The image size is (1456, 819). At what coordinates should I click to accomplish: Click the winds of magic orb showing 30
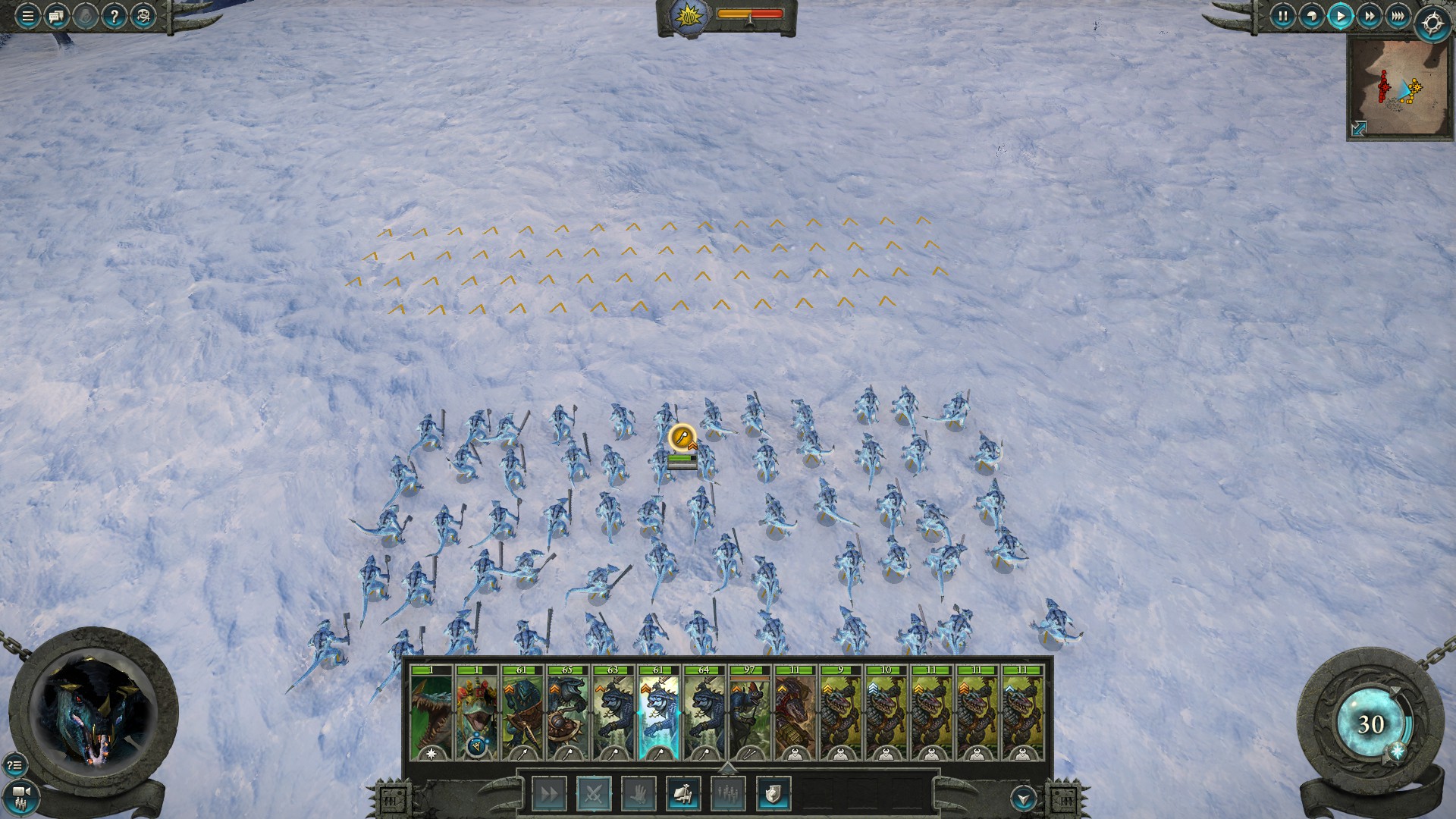click(1370, 724)
